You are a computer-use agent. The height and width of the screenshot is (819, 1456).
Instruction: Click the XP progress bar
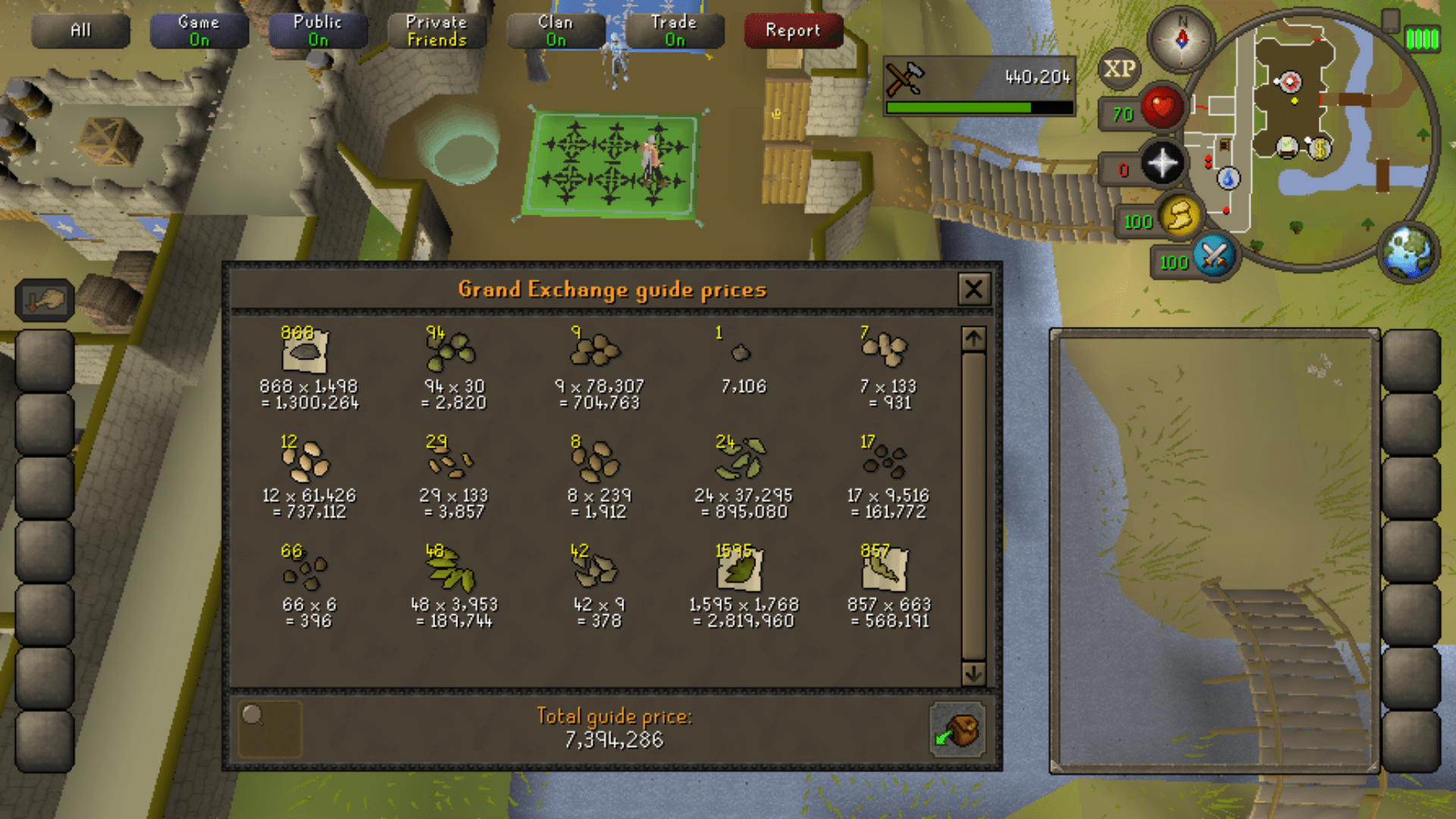click(978, 108)
